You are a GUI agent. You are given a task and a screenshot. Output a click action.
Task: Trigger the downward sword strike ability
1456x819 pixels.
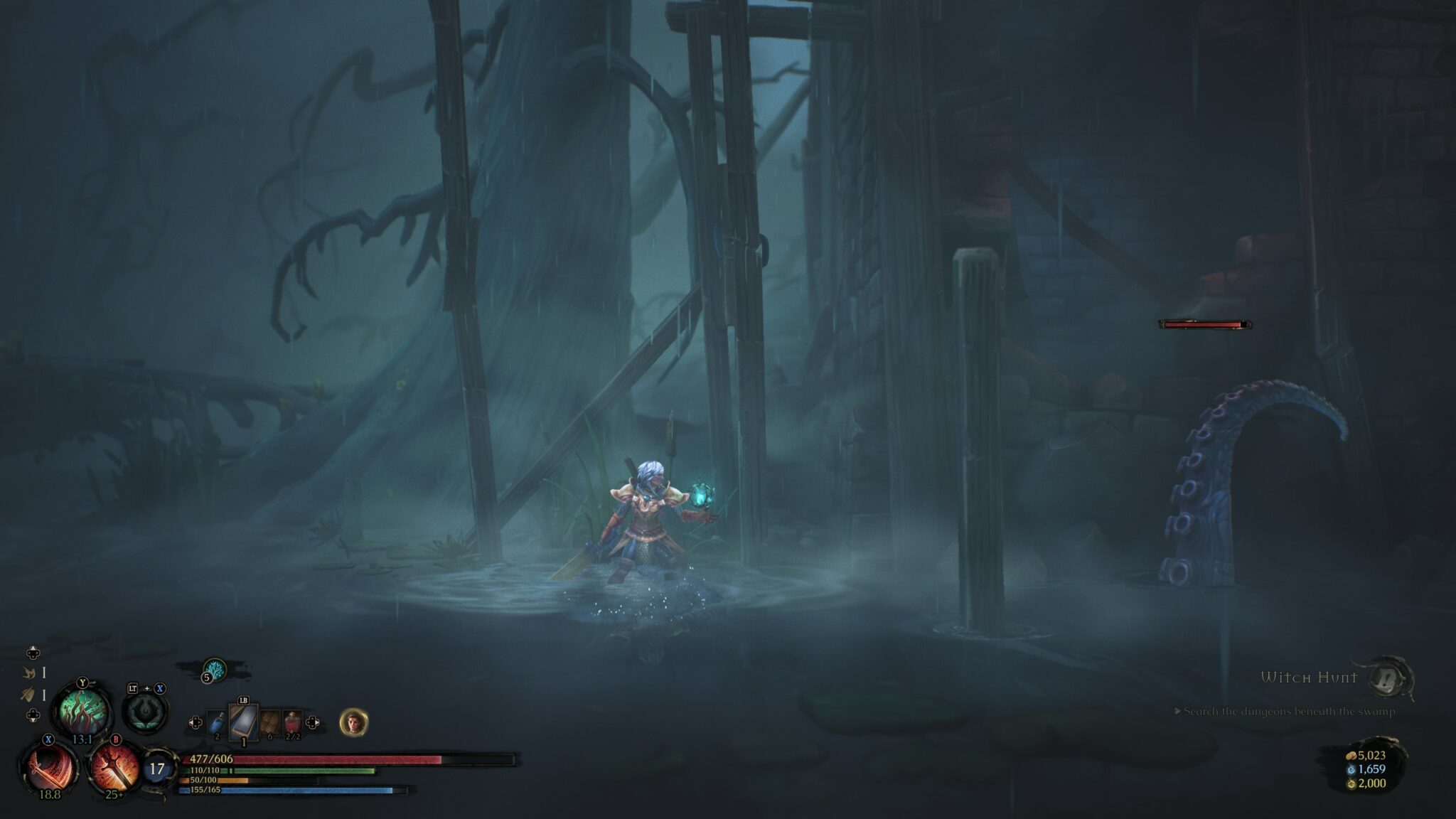[114, 766]
